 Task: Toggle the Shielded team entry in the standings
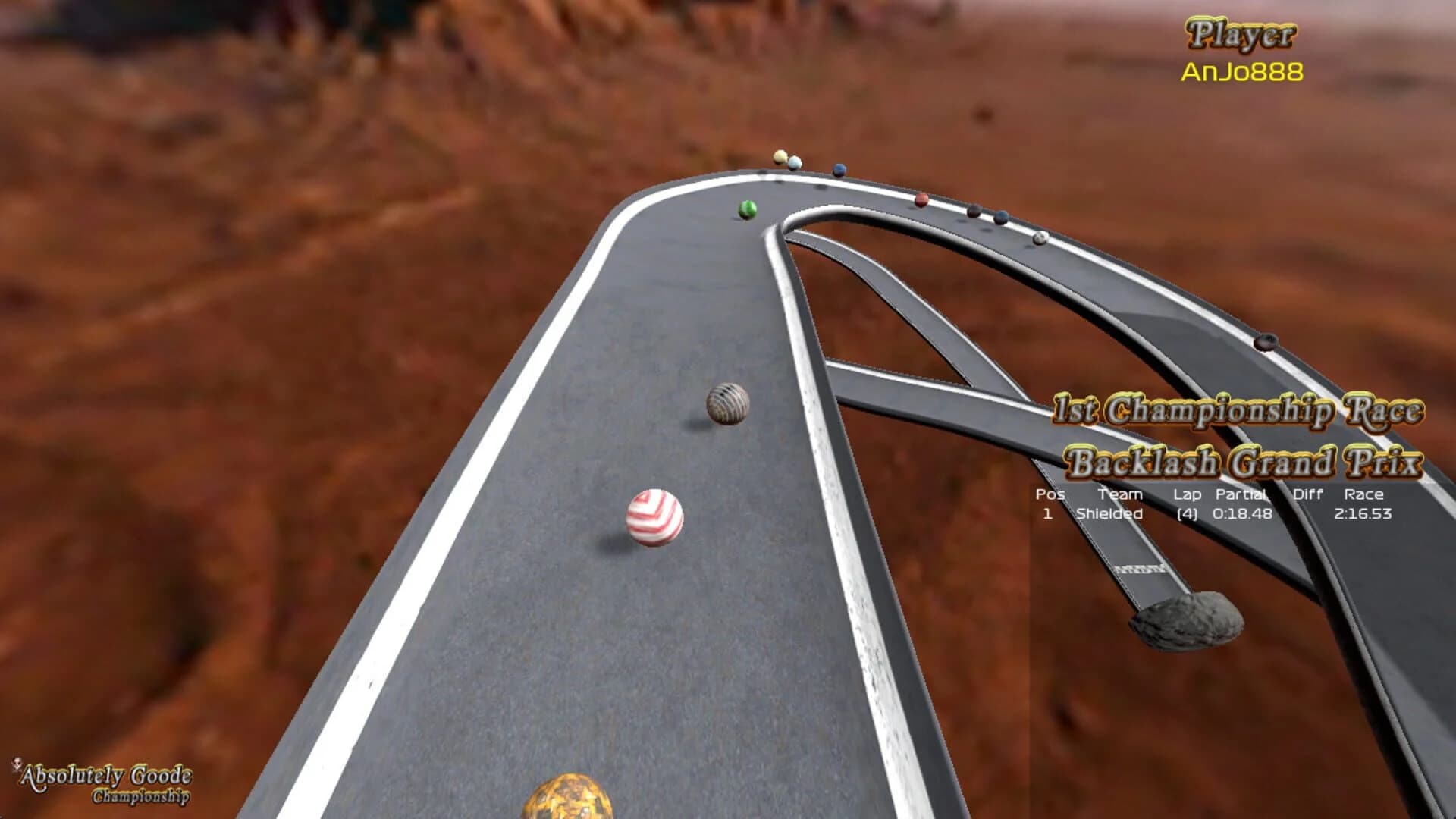[1109, 513]
